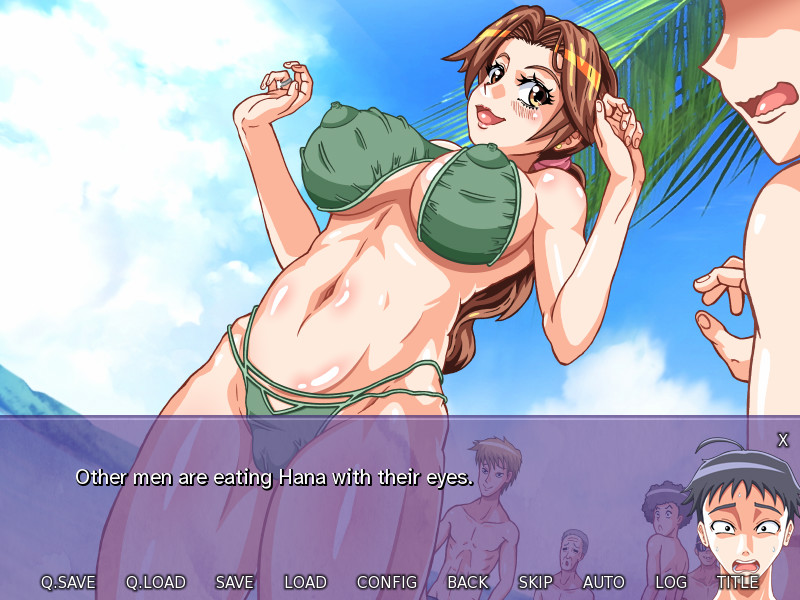This screenshot has width=800, height=600.
Task: Return to the TITLE screen
Action: (x=737, y=582)
